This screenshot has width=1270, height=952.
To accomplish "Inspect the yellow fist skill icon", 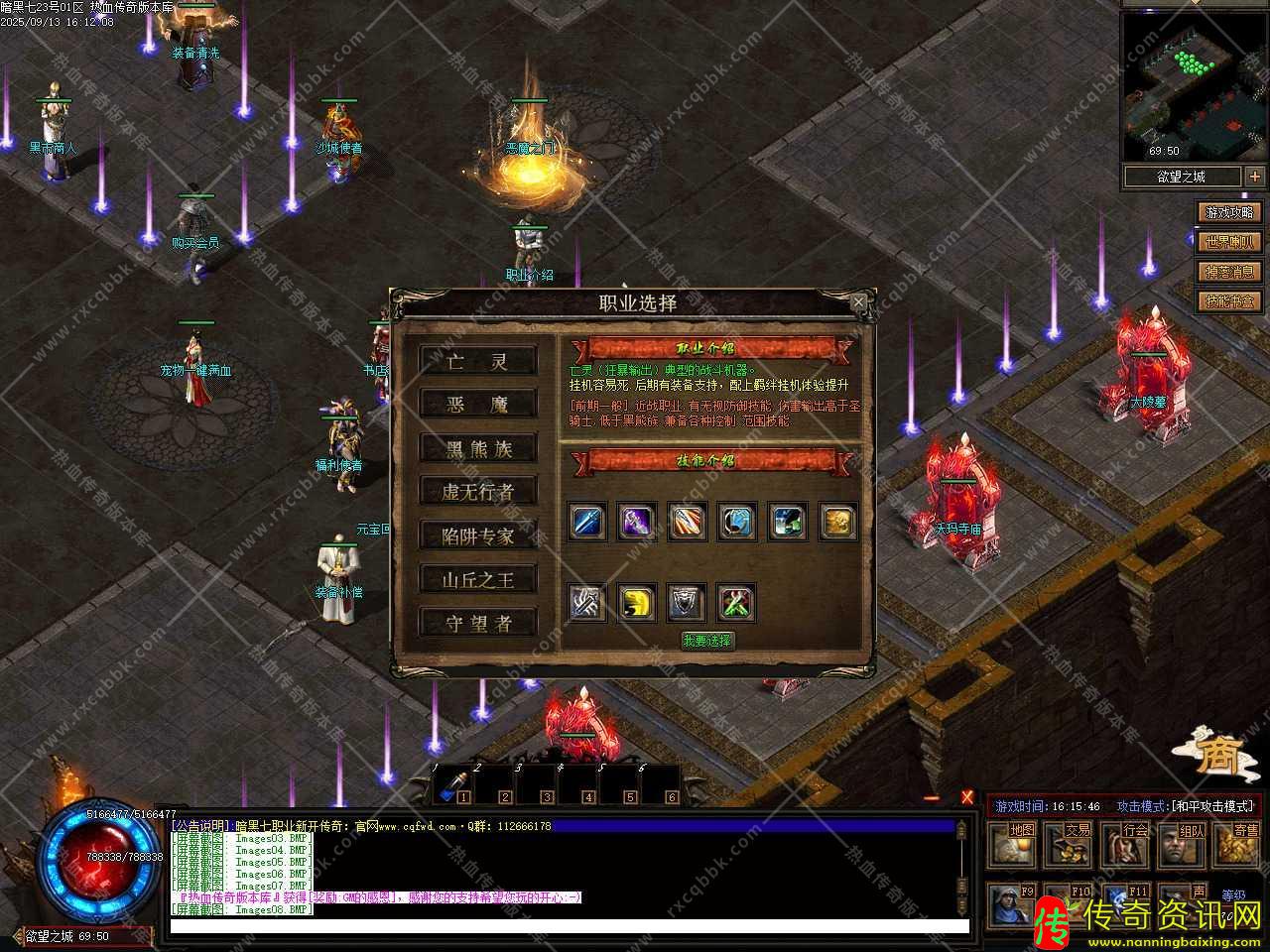I will (637, 602).
